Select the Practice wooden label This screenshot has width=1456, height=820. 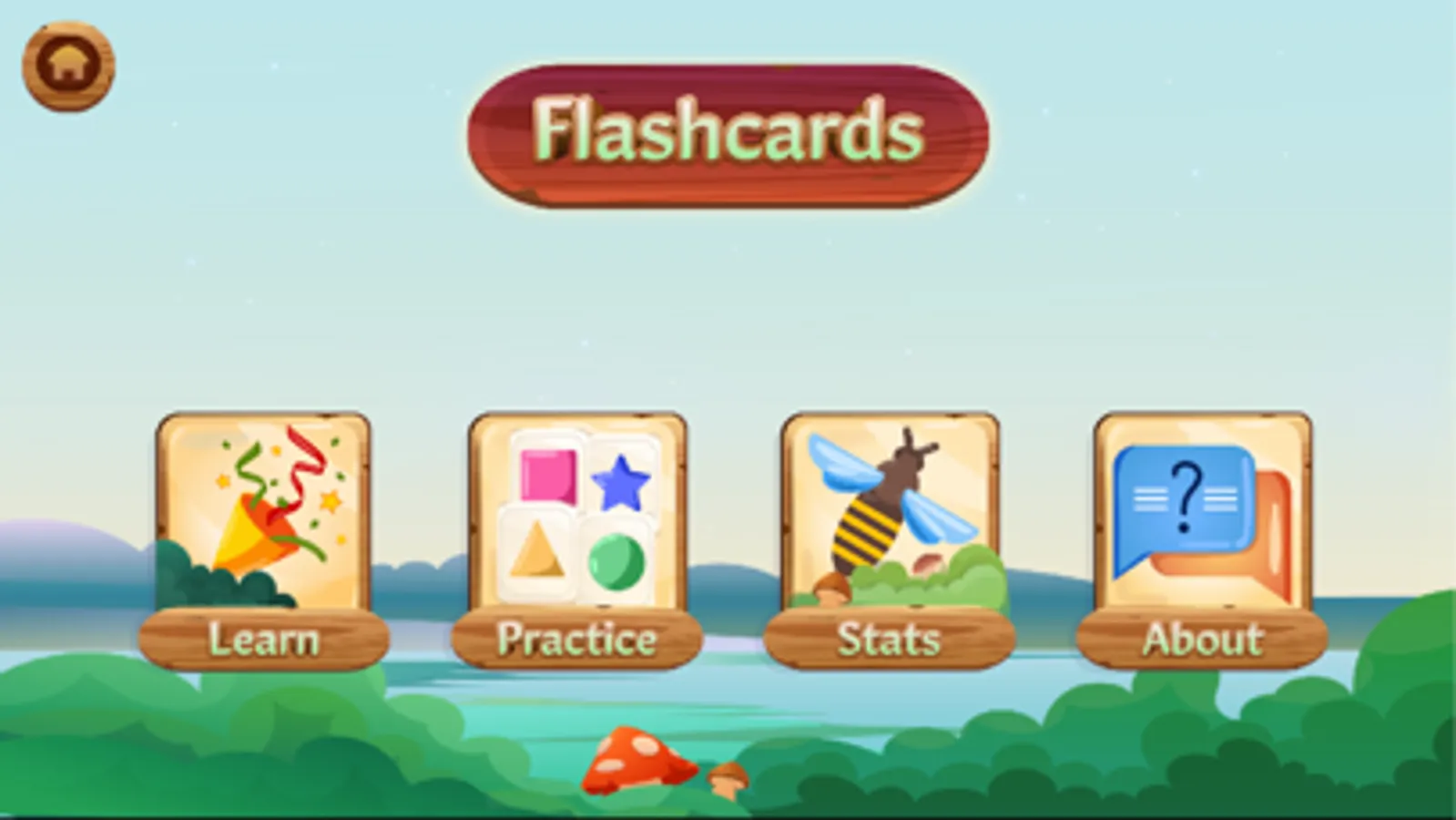pos(575,640)
